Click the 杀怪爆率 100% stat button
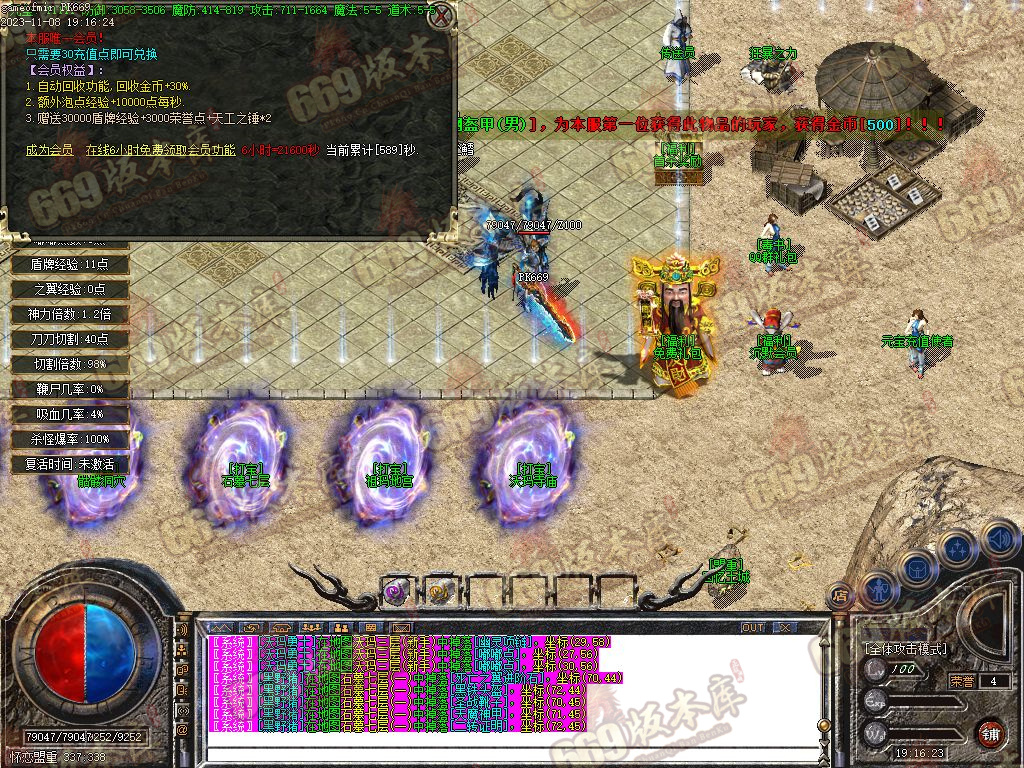 tap(69, 439)
